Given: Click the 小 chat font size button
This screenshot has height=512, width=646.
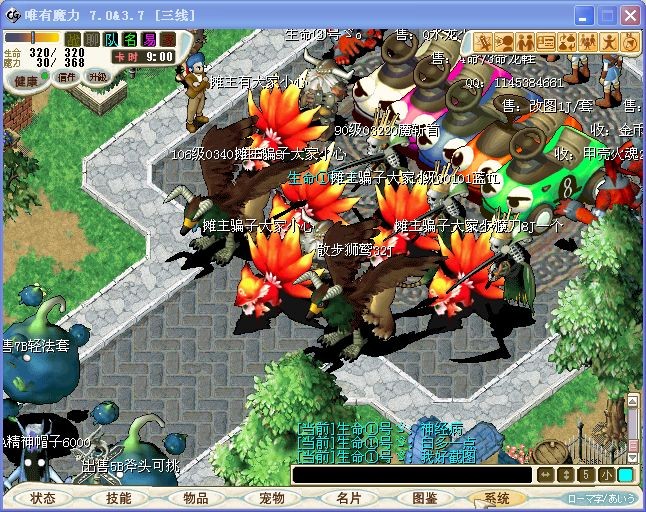Looking at the screenshot, I should tap(606, 475).
